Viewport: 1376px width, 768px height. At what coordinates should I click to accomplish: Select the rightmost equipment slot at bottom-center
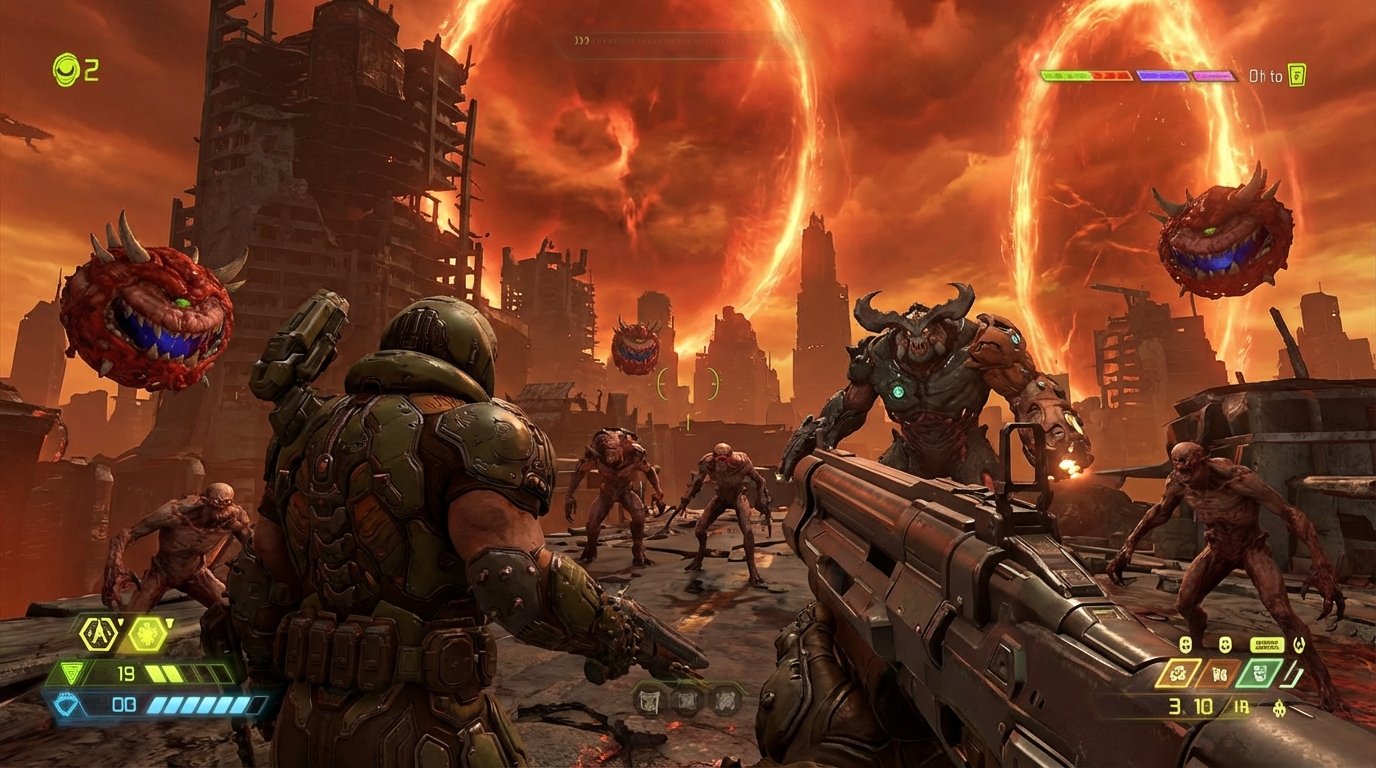726,700
